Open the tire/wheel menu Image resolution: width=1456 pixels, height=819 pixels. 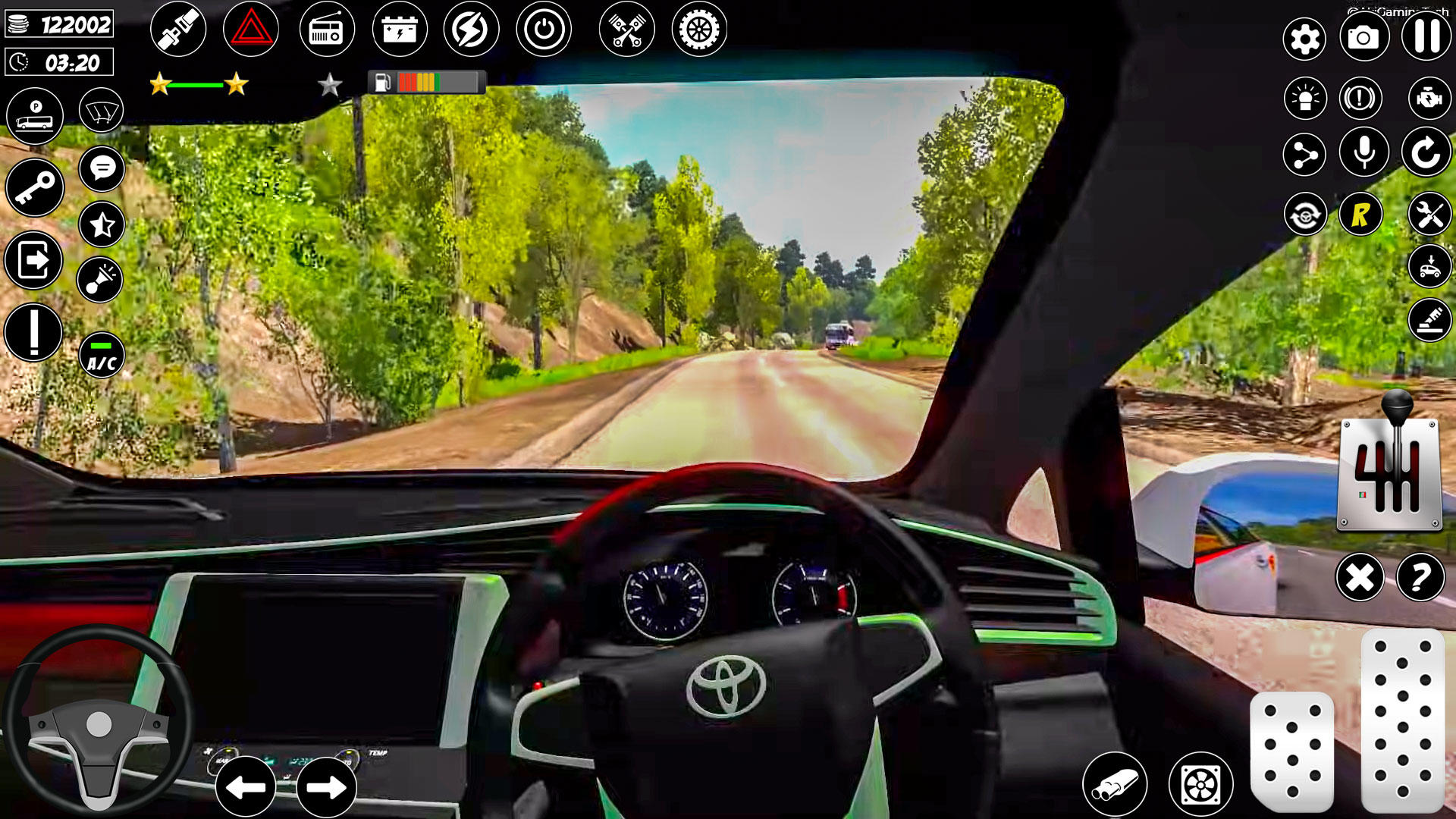pos(699,28)
